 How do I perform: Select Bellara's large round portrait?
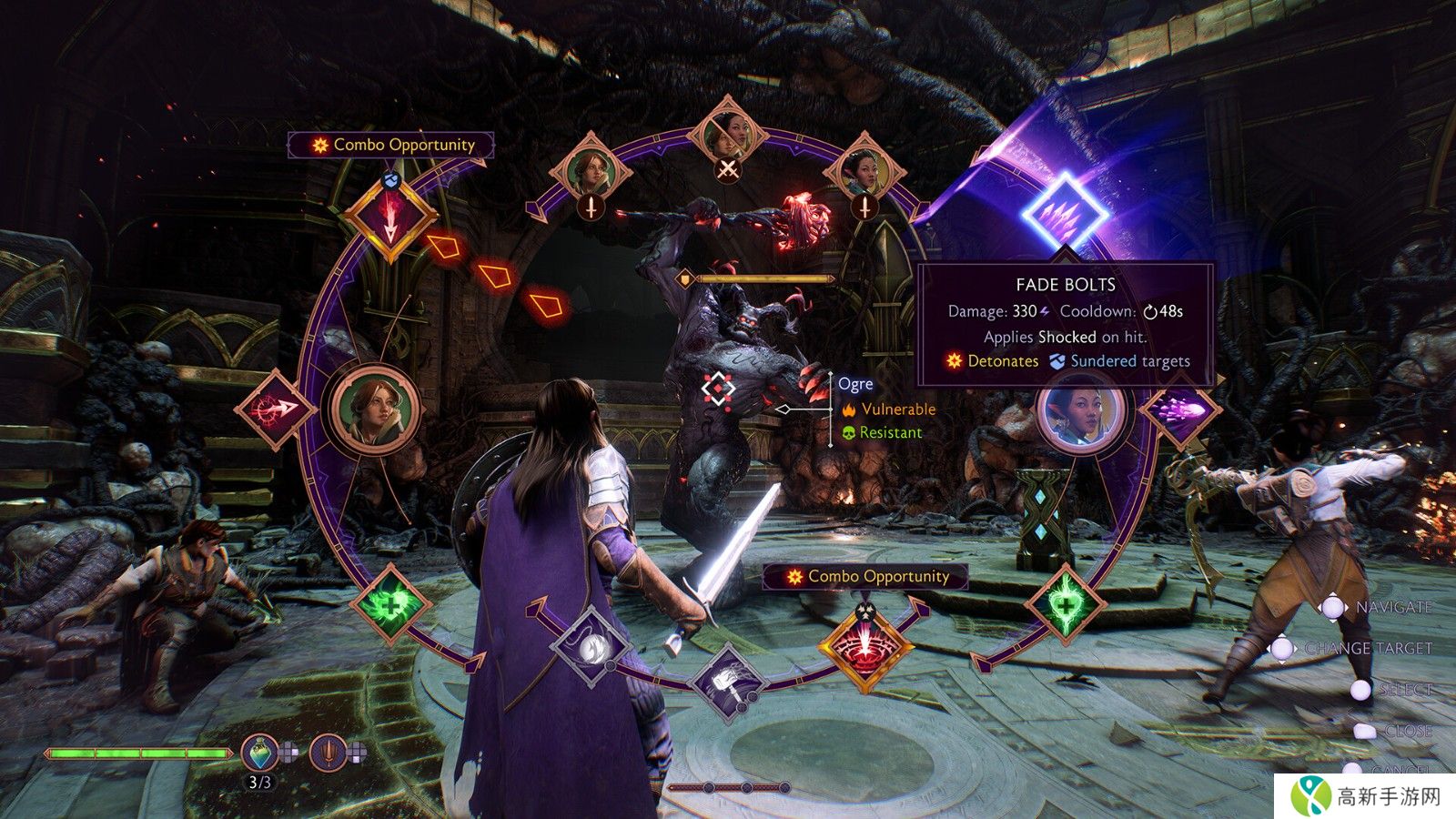pos(1081,409)
